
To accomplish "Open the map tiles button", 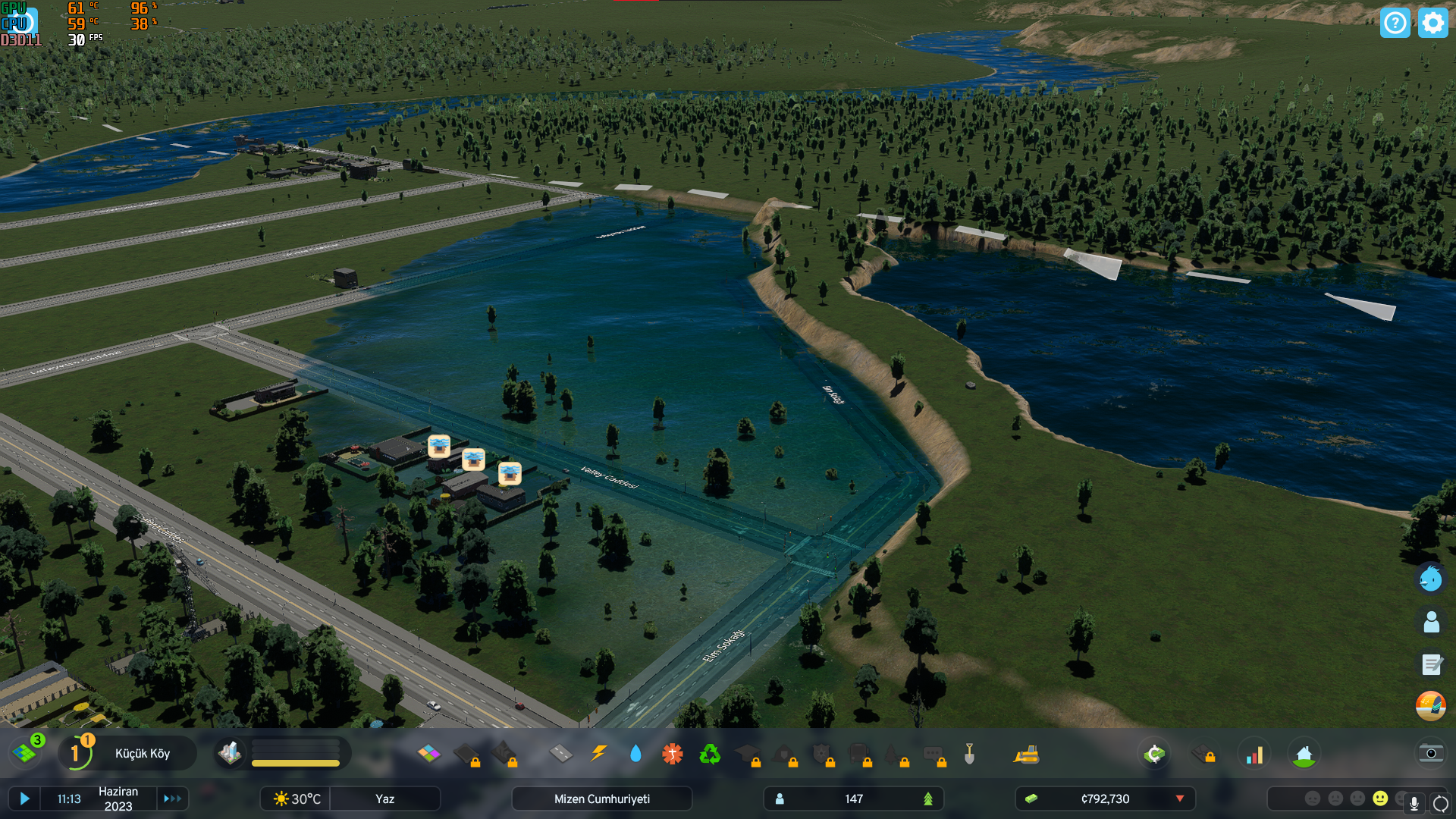I will tap(25, 753).
